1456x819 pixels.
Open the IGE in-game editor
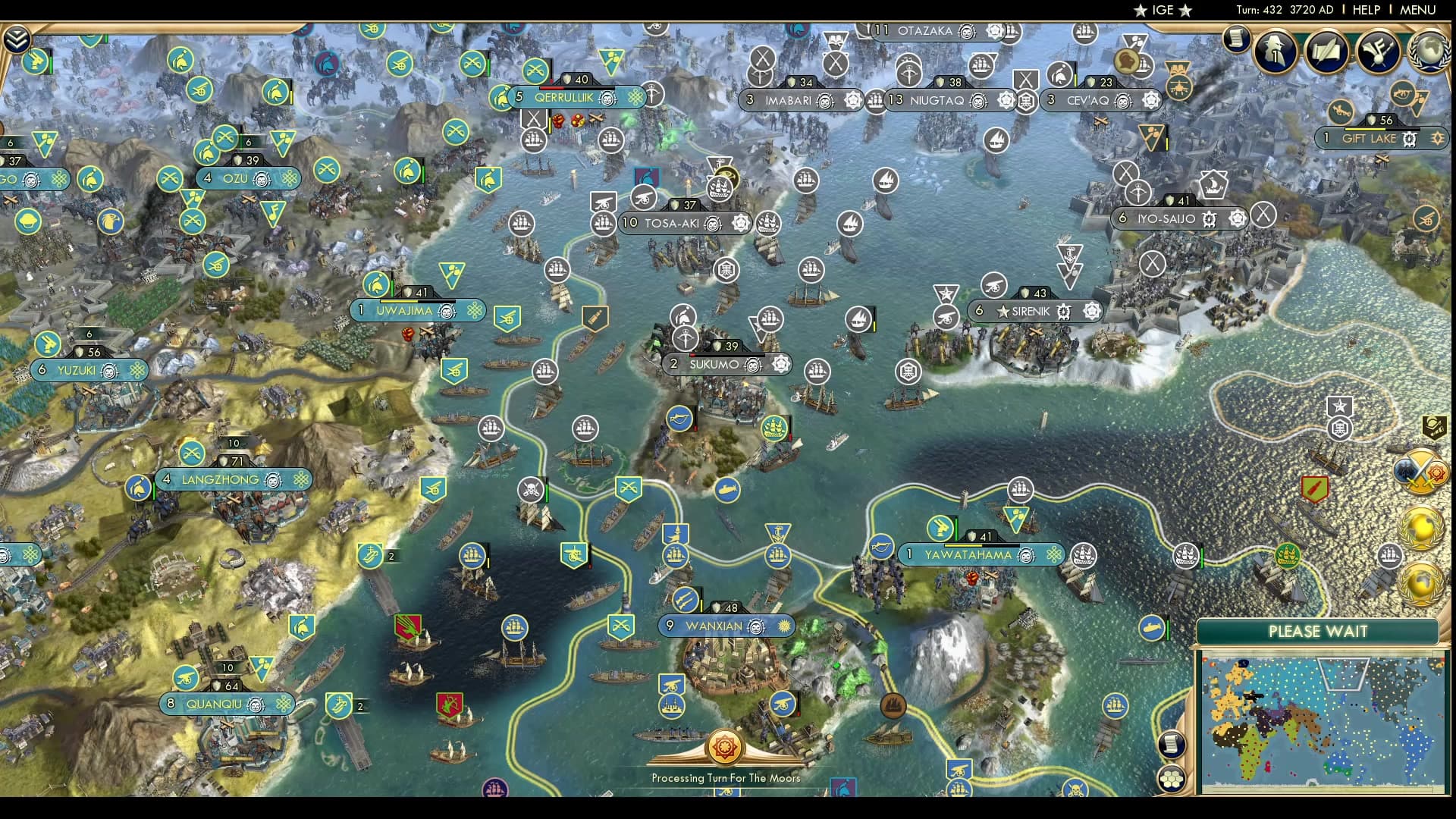[x=1163, y=10]
